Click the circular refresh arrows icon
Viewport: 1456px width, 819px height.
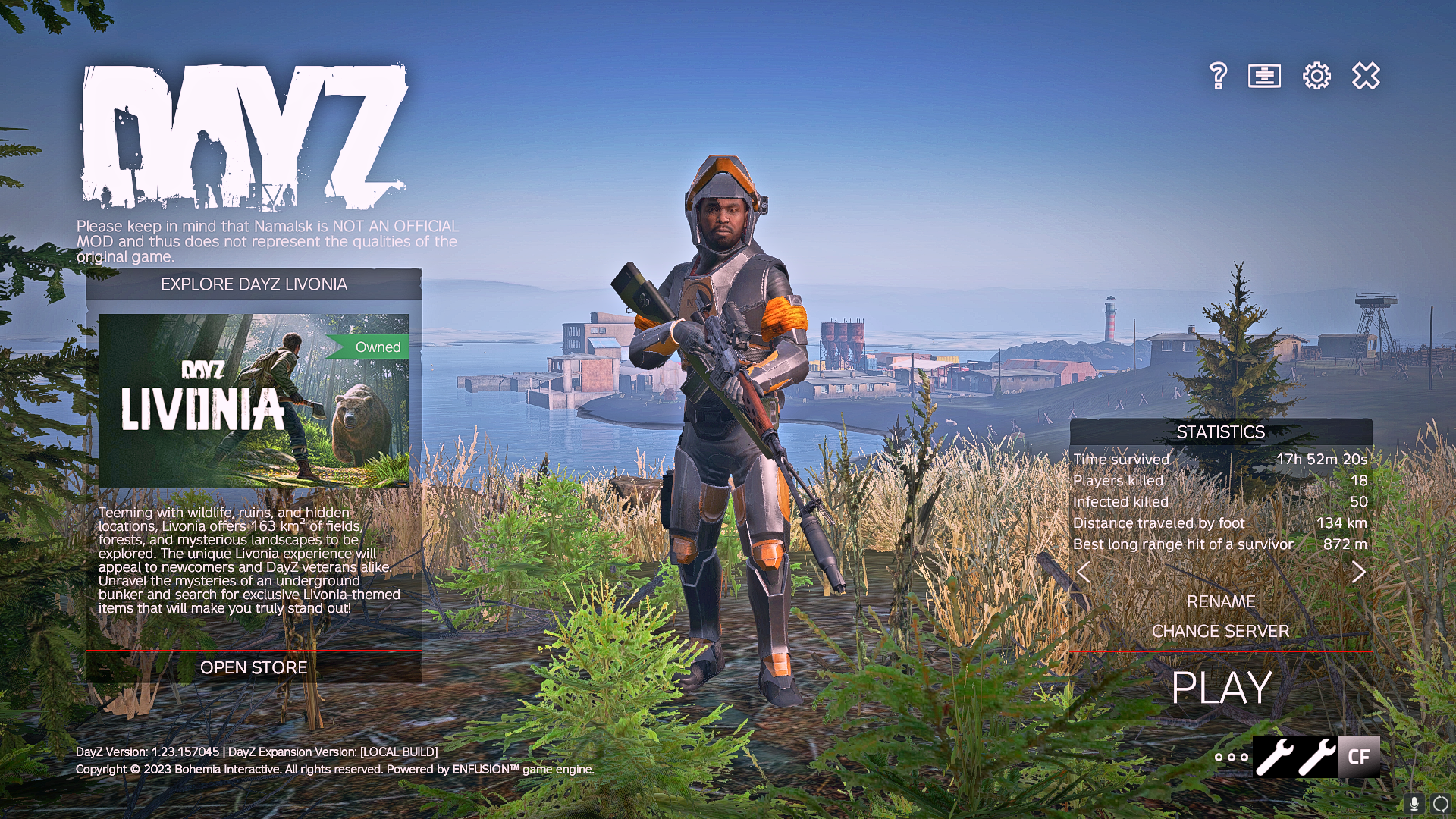1441,804
